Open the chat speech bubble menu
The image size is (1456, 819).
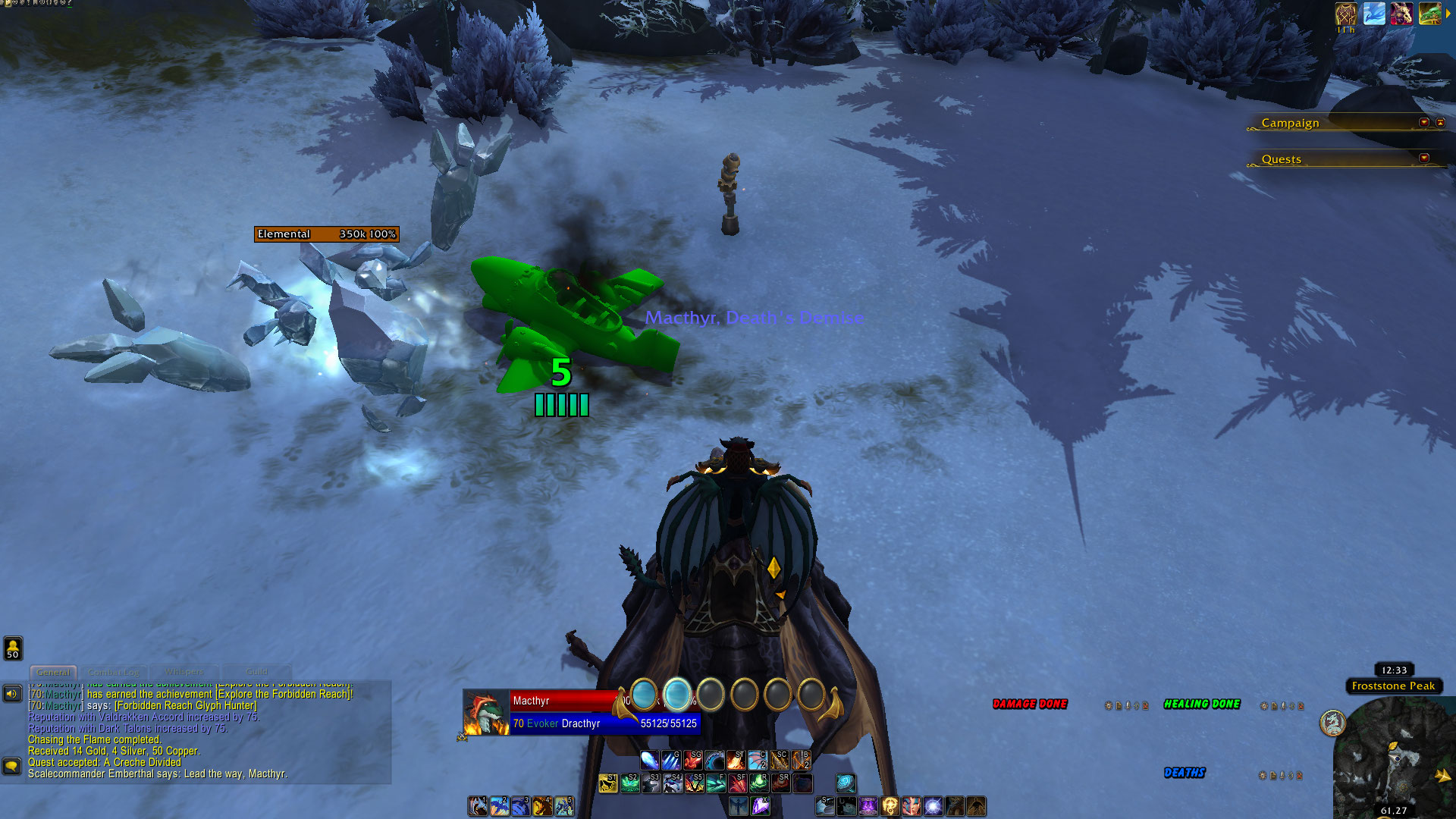click(11, 766)
